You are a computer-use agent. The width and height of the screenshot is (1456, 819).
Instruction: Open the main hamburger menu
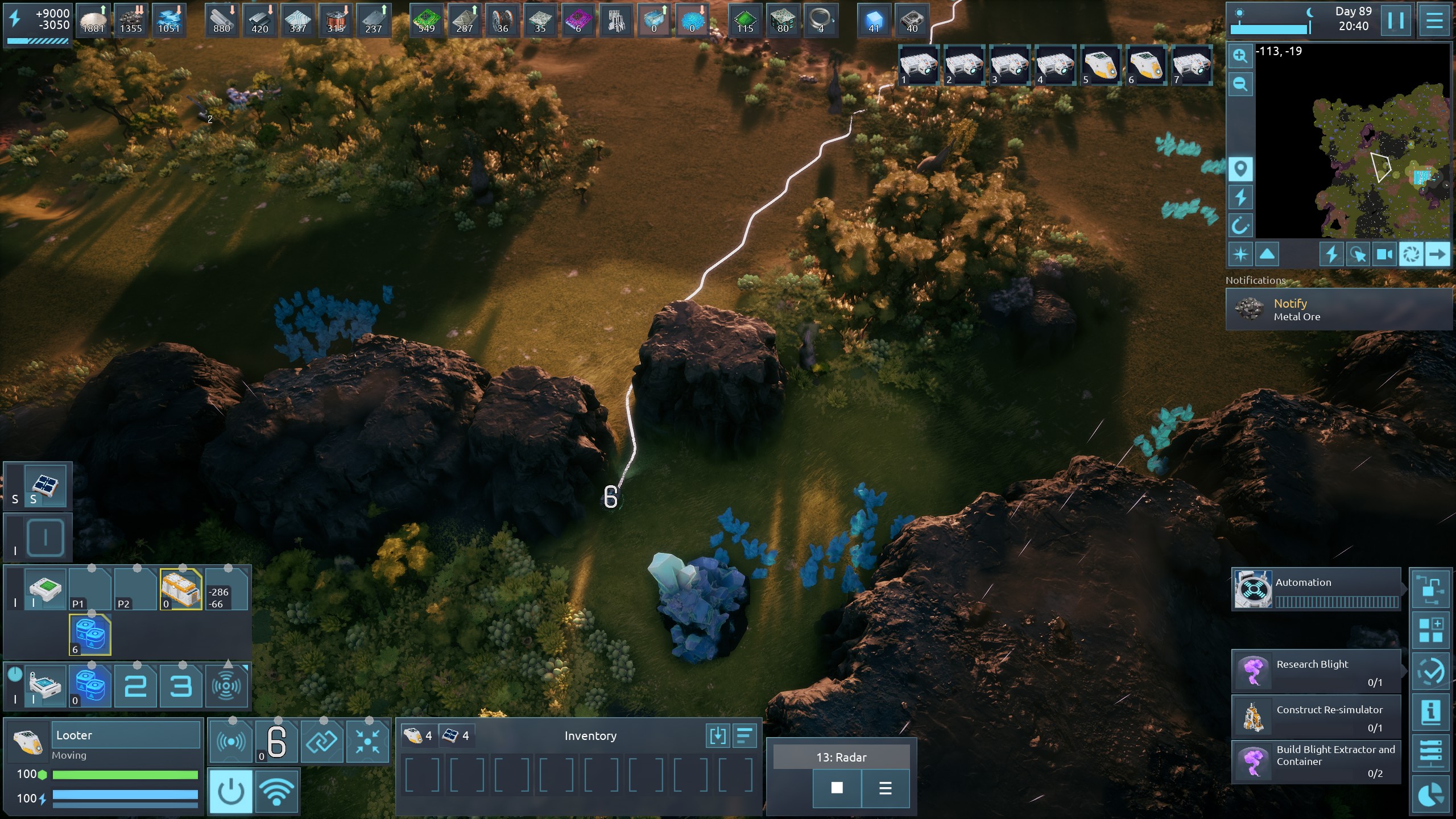[1434, 20]
